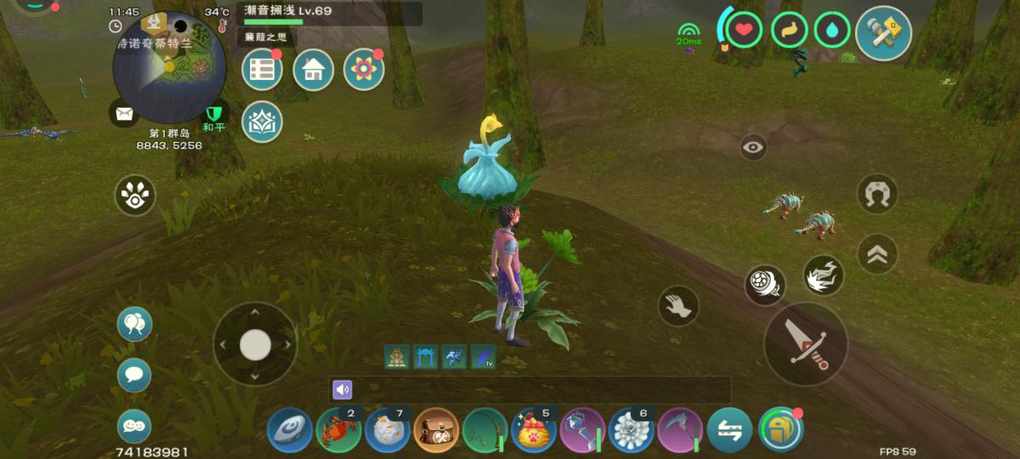
Task: Select the treasure chest hotbar slot
Action: [436, 430]
